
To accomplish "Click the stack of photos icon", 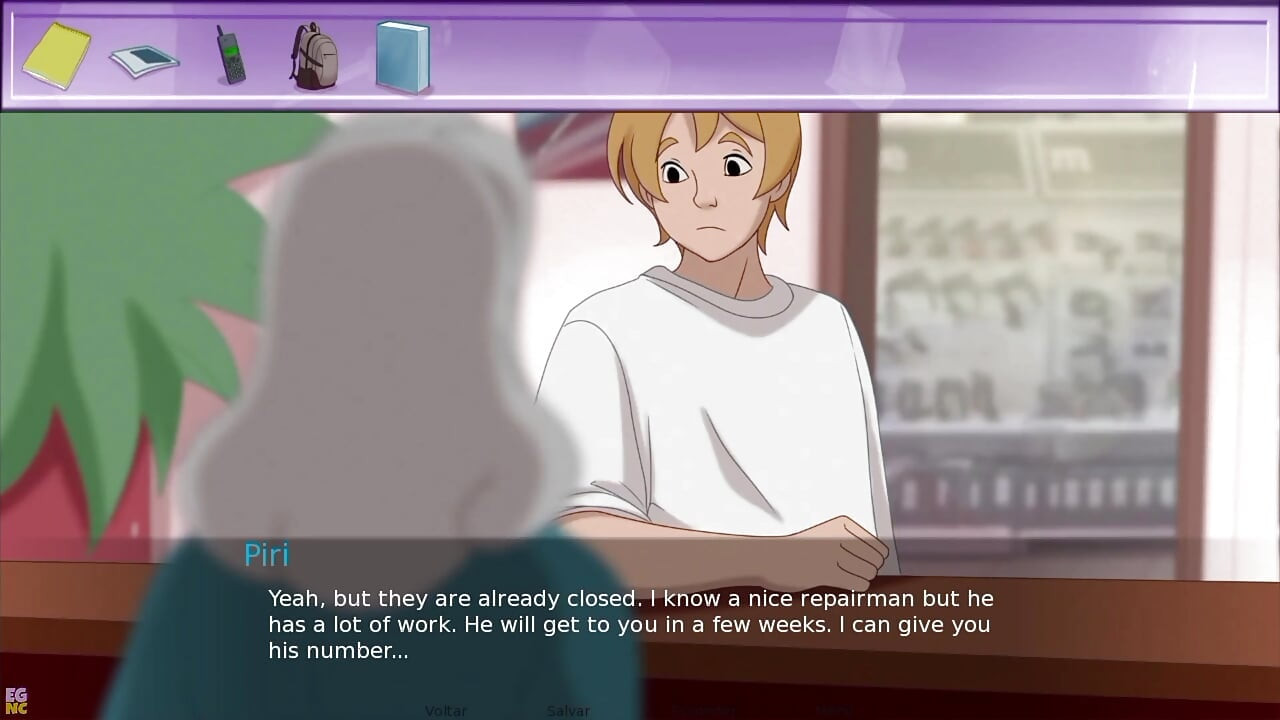I will 144,59.
